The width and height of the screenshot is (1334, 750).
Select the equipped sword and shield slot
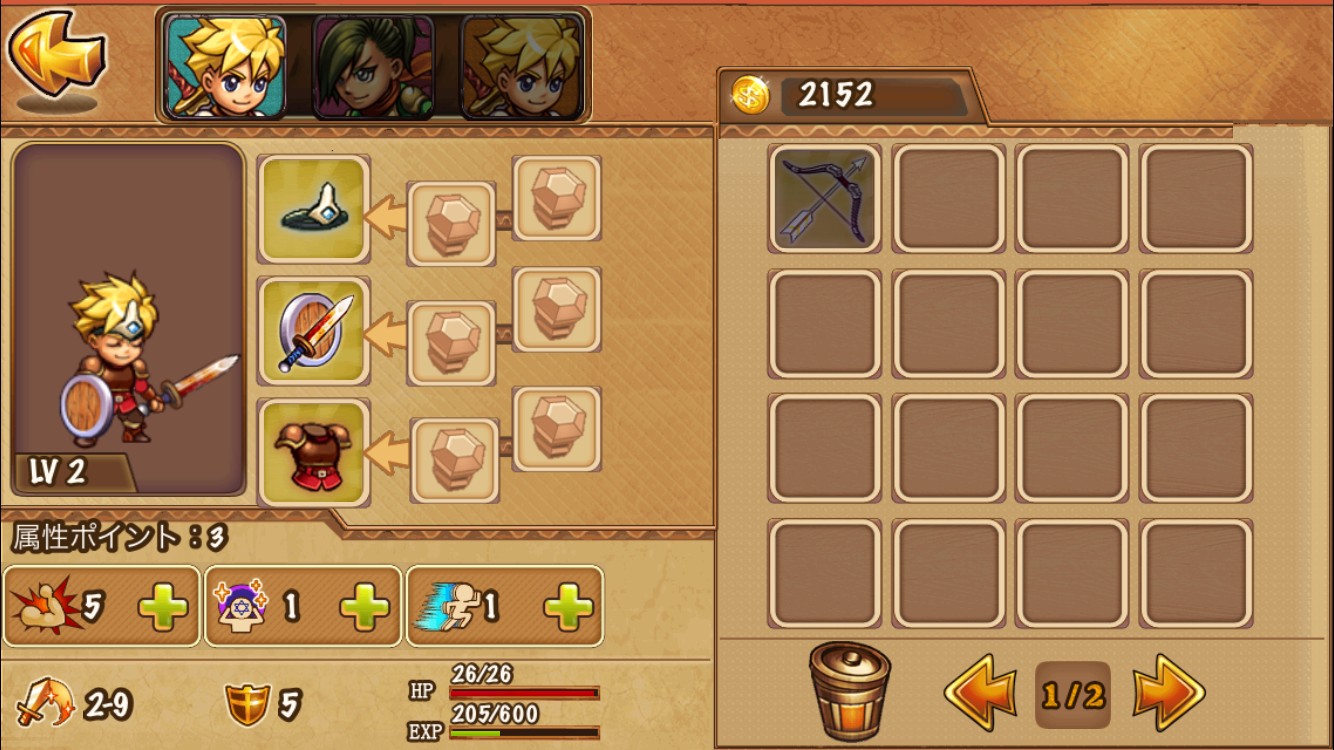[314, 331]
